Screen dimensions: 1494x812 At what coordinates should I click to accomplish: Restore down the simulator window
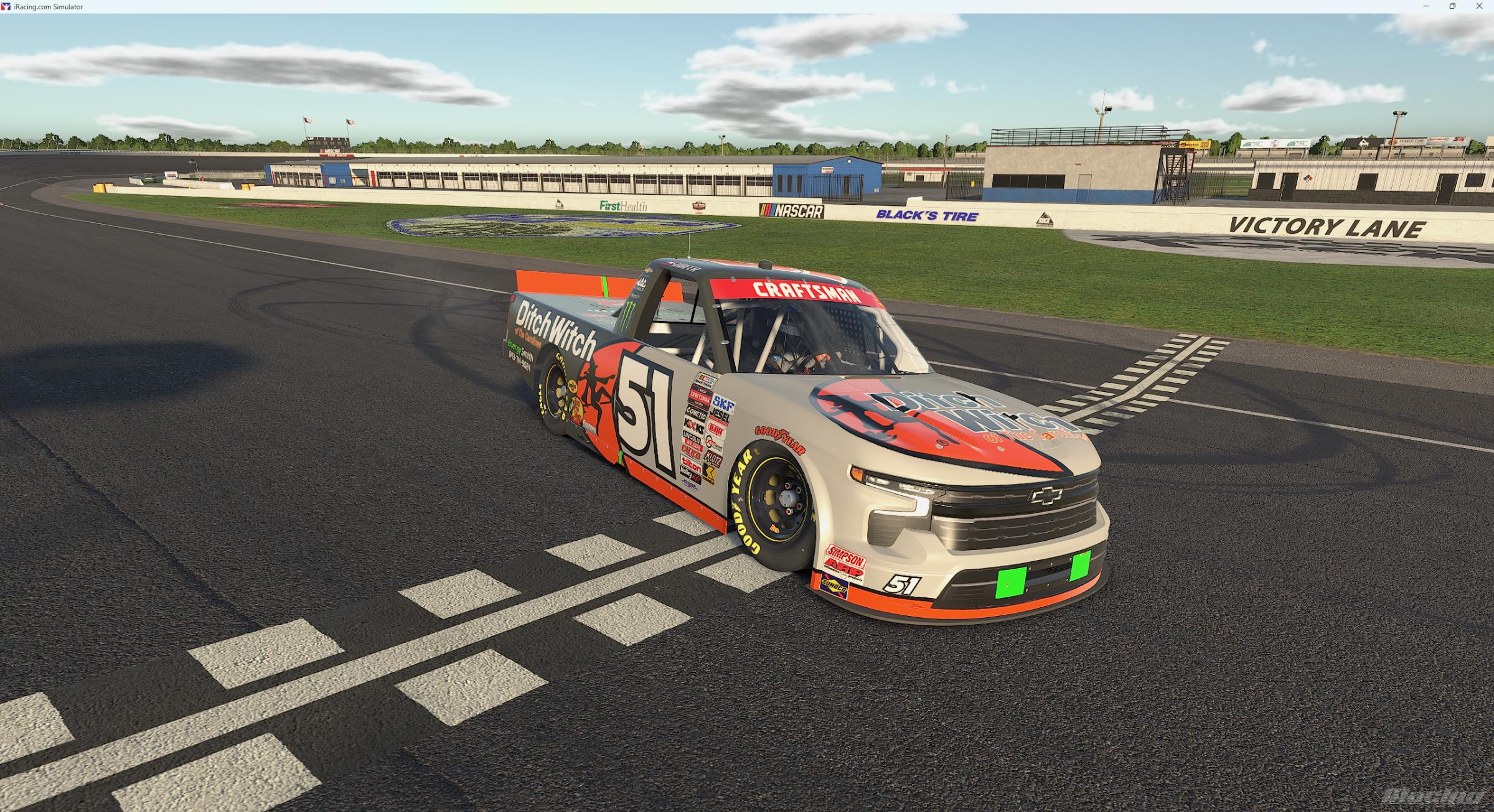click(1453, 6)
